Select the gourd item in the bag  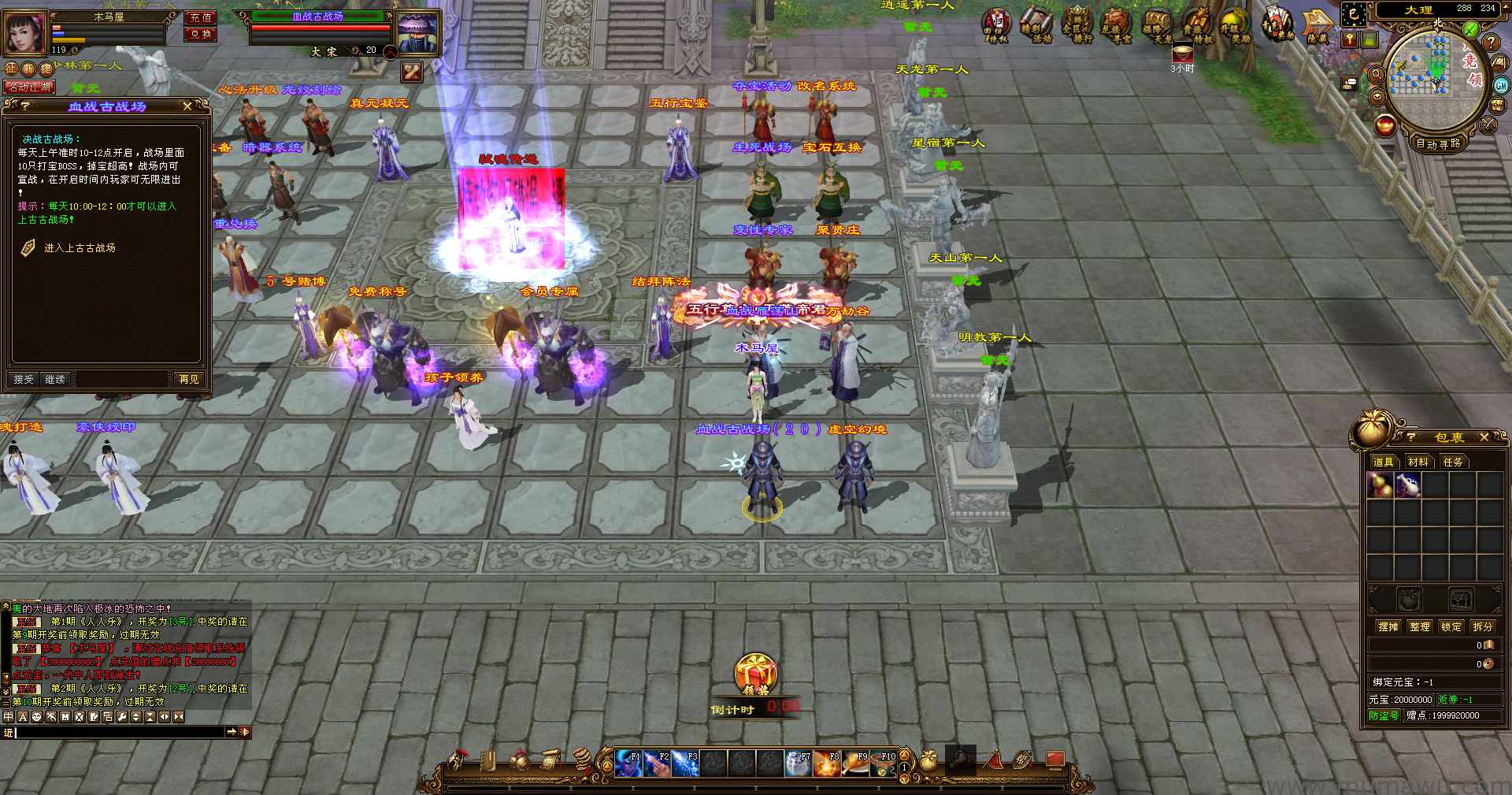(x=1380, y=485)
